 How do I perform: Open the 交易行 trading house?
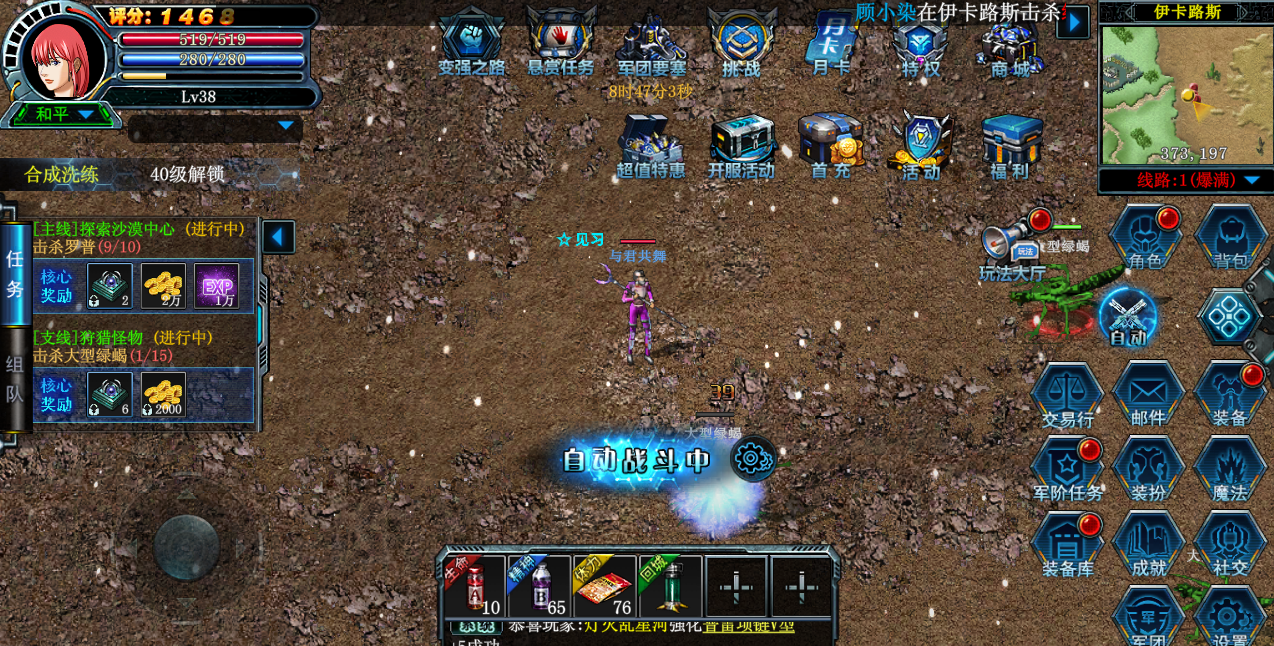(1067, 394)
